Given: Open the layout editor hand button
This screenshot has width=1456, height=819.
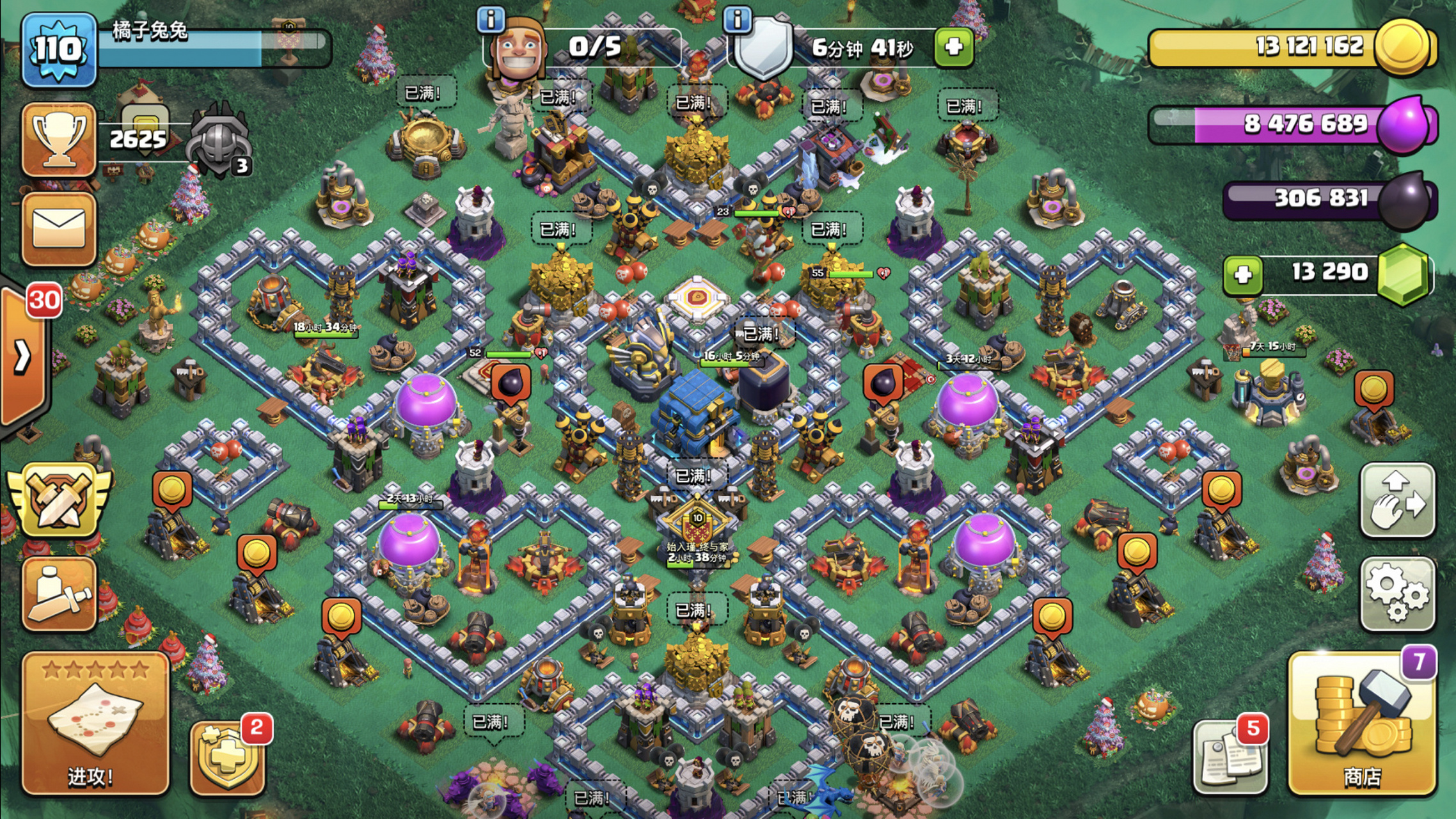Looking at the screenshot, I should tap(1398, 500).
